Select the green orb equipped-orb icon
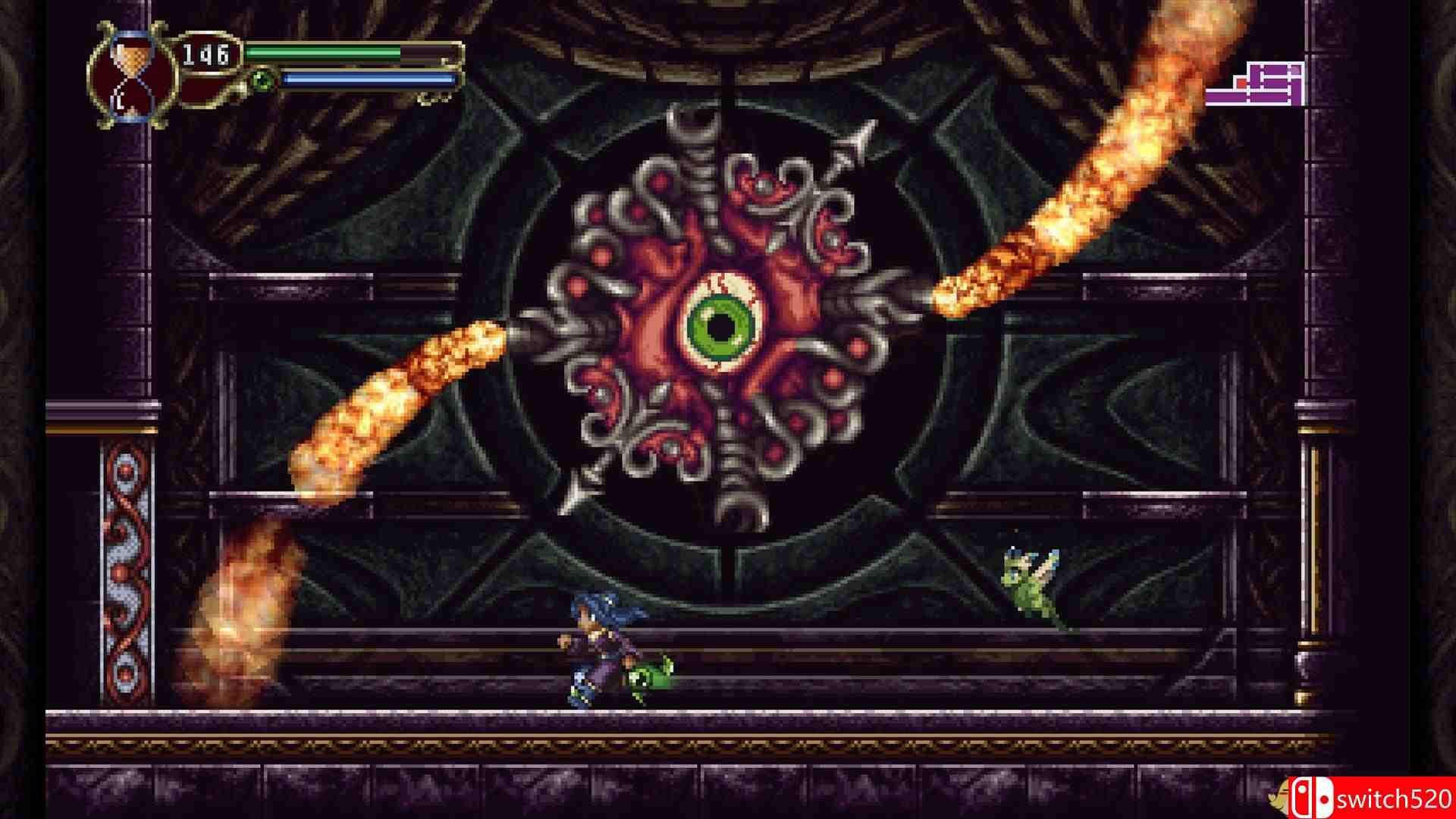Image resolution: width=1456 pixels, height=819 pixels. [262, 80]
